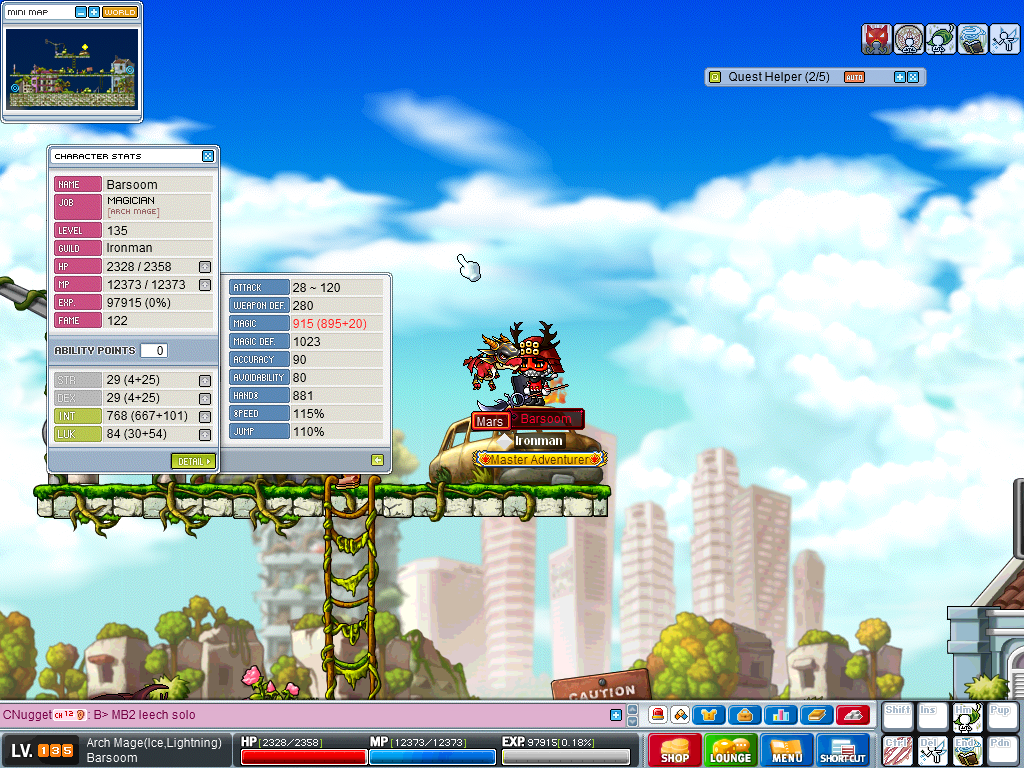Screen dimensions: 1024x768
Task: Close the Character Stats window
Action: [208, 156]
